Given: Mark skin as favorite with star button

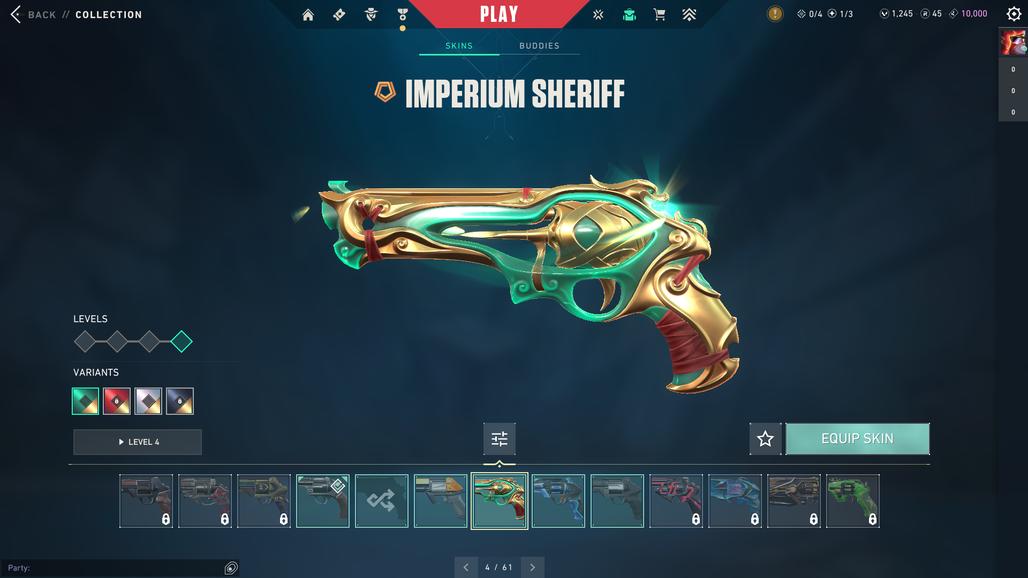Looking at the screenshot, I should 765,439.
